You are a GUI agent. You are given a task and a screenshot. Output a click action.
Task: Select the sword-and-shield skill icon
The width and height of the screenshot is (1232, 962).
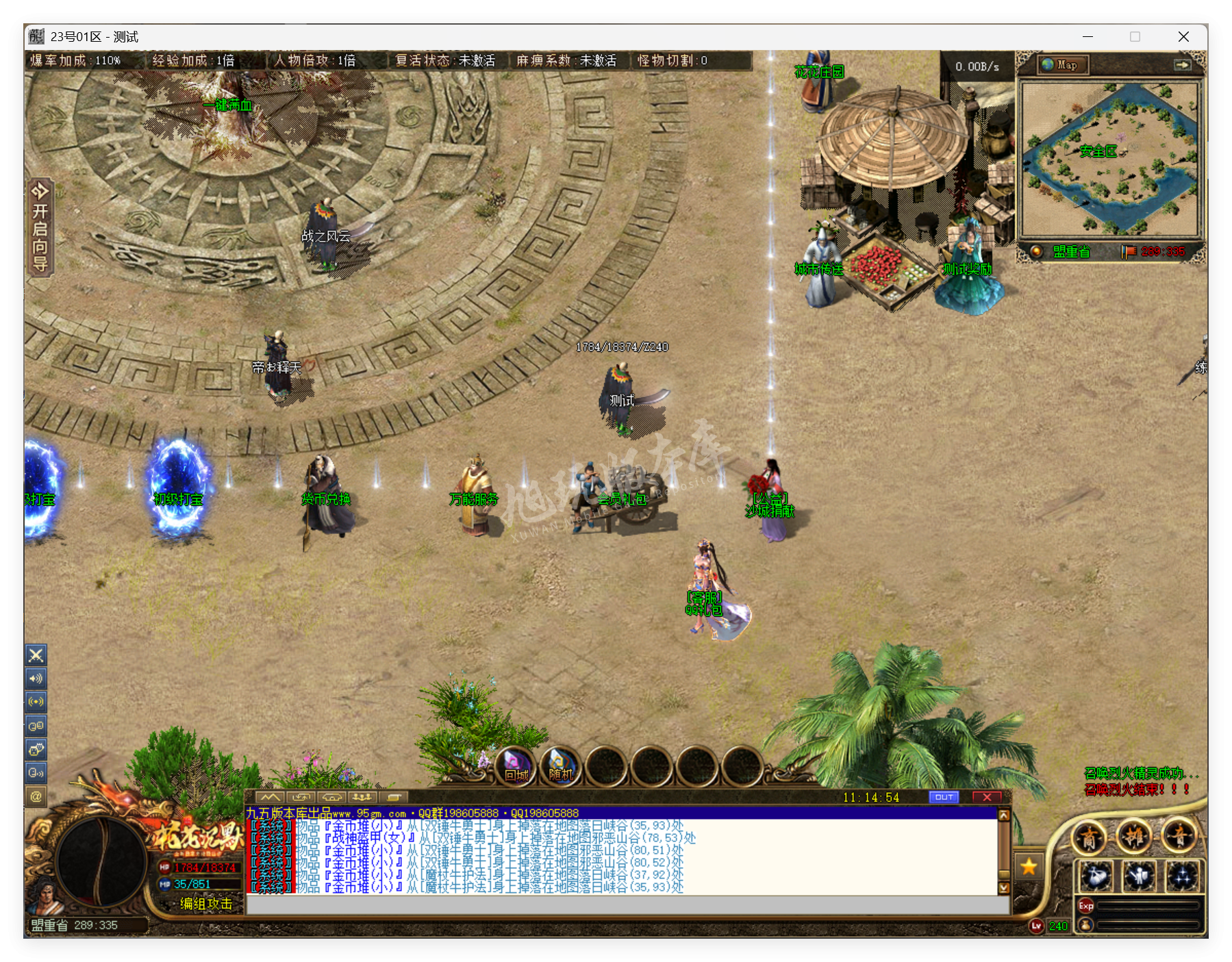(x=1138, y=877)
